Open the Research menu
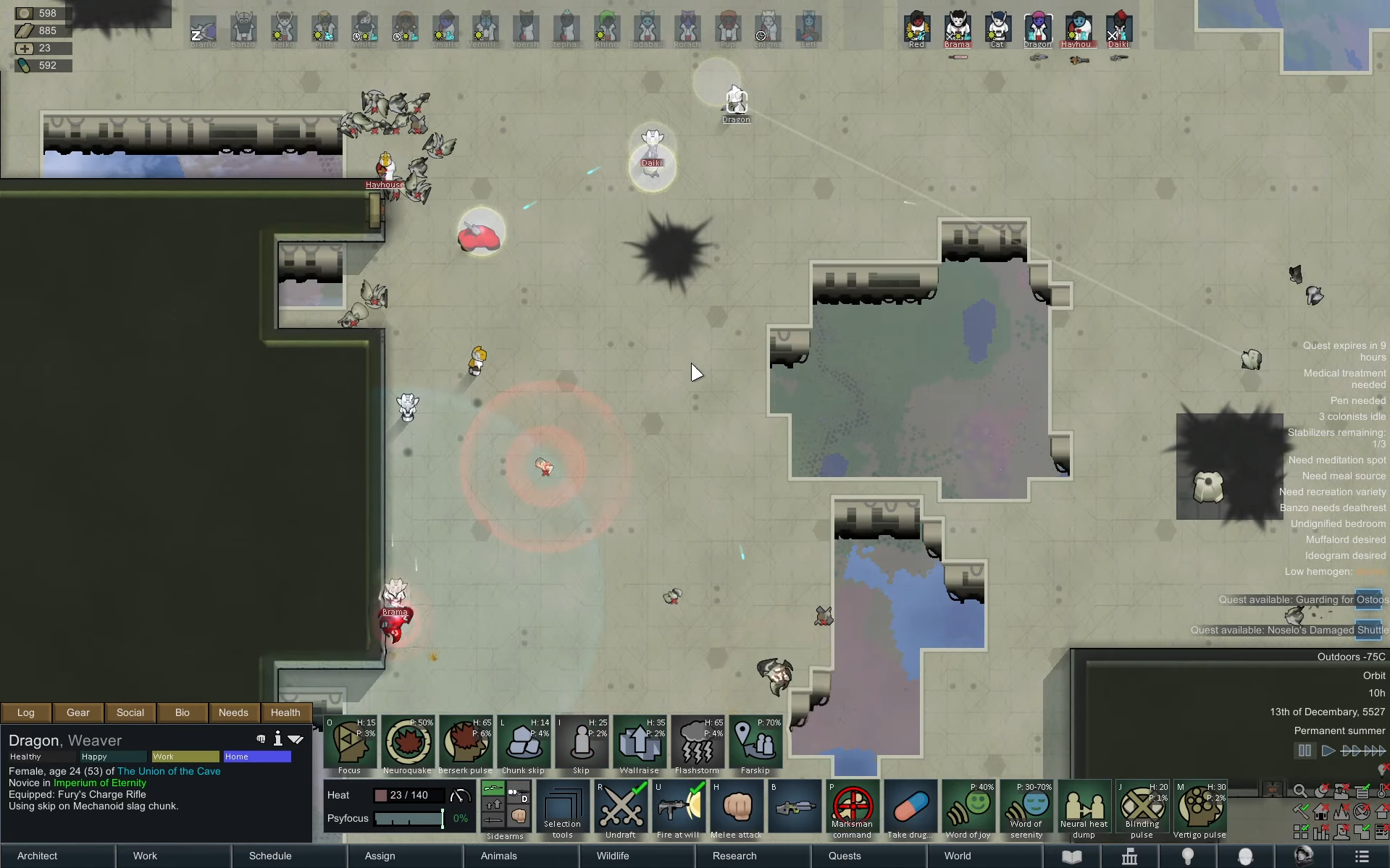Viewport: 1390px width, 868px height. [734, 856]
